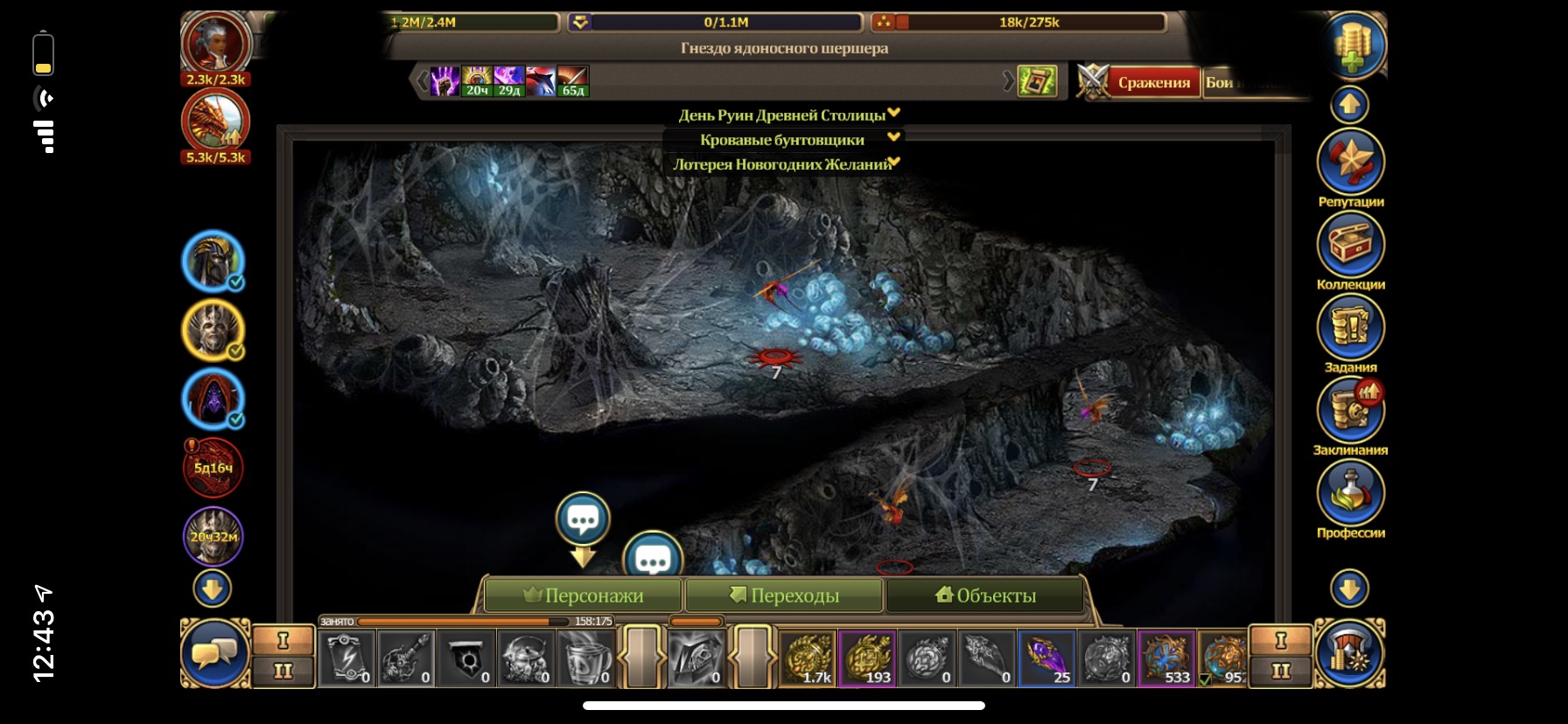The height and width of the screenshot is (724, 1568).
Task: Open the Заклинания spell book
Action: click(x=1350, y=410)
